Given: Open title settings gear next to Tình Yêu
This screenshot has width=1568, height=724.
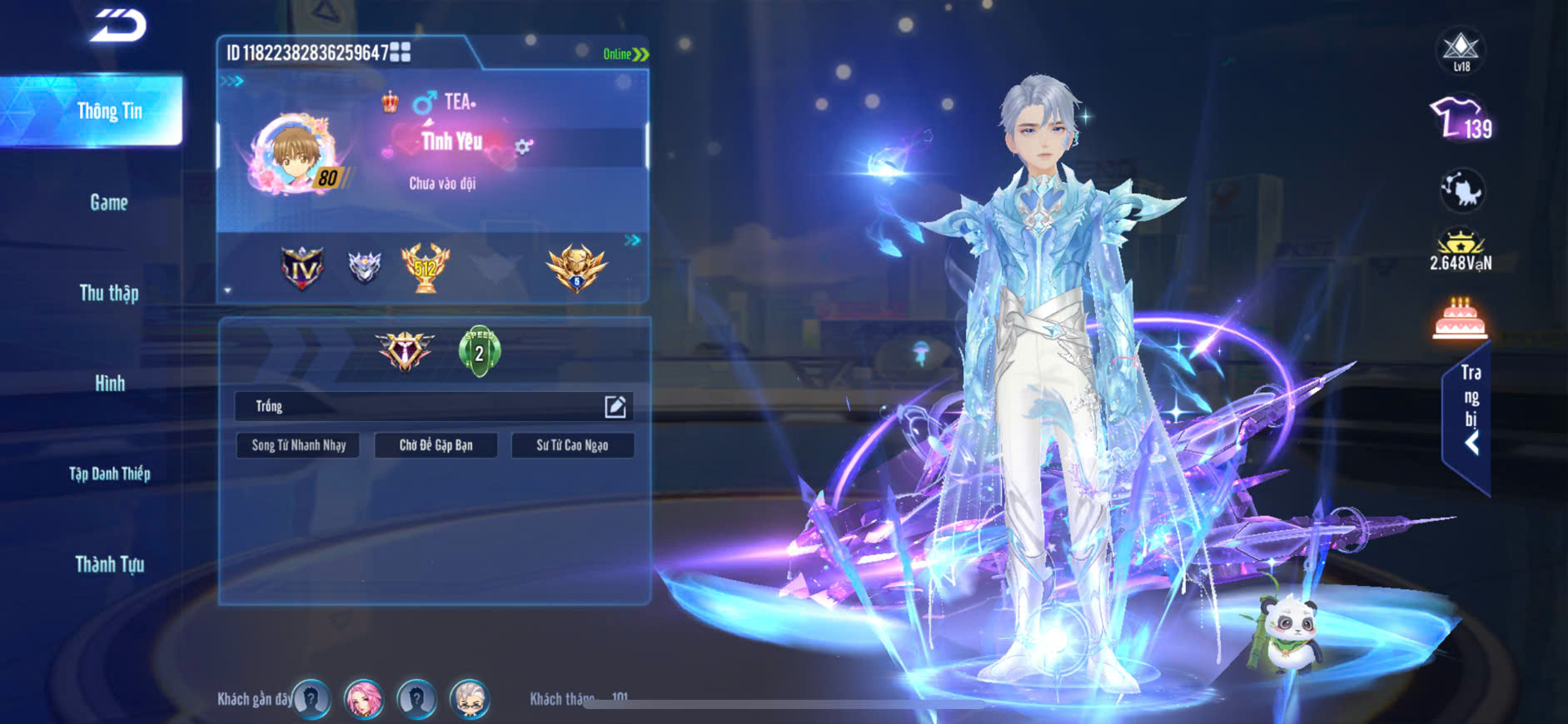Looking at the screenshot, I should [x=523, y=147].
